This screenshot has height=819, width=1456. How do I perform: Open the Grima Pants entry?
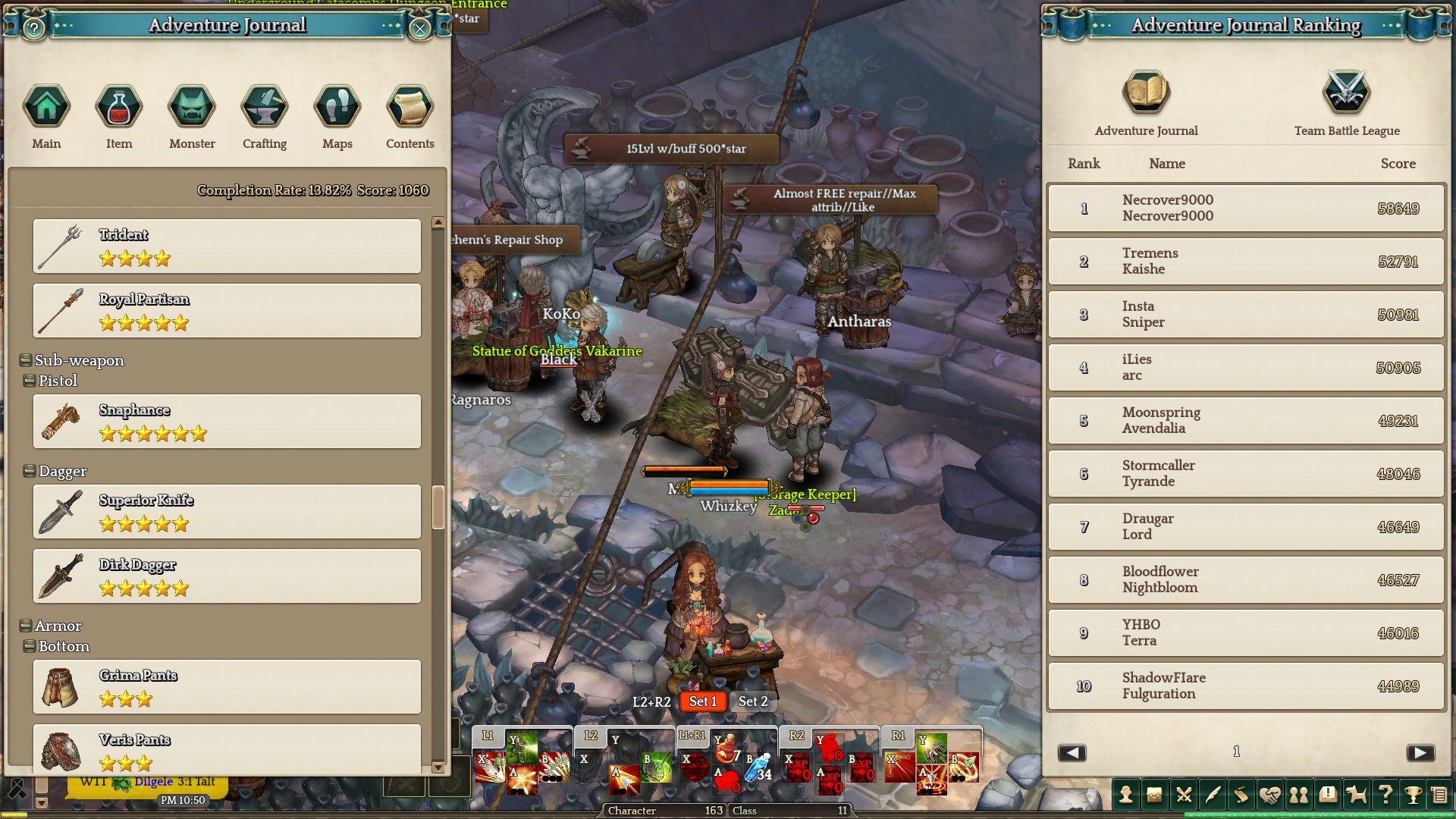(227, 687)
